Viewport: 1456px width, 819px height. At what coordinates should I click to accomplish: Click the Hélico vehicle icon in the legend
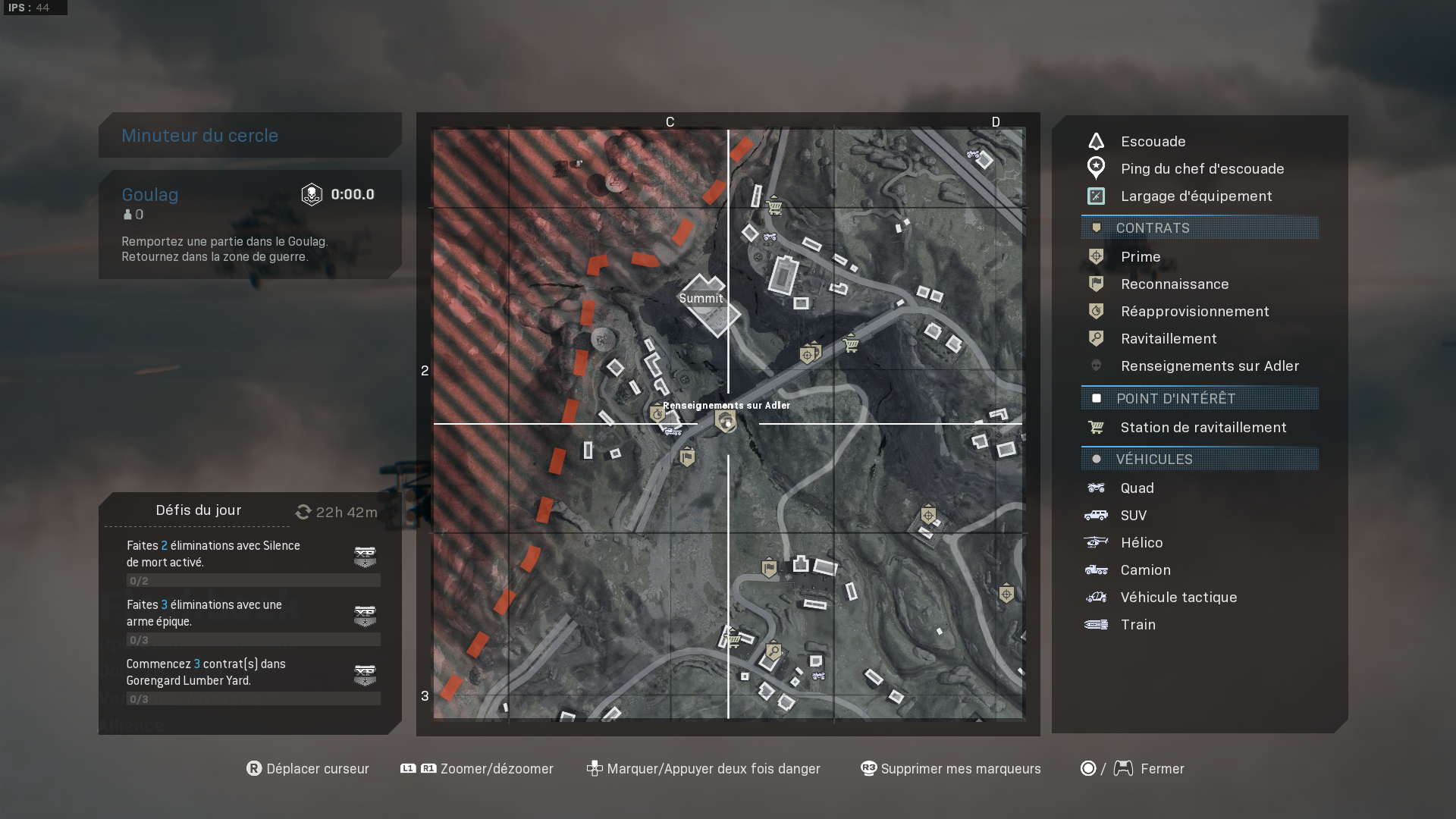pos(1095,542)
